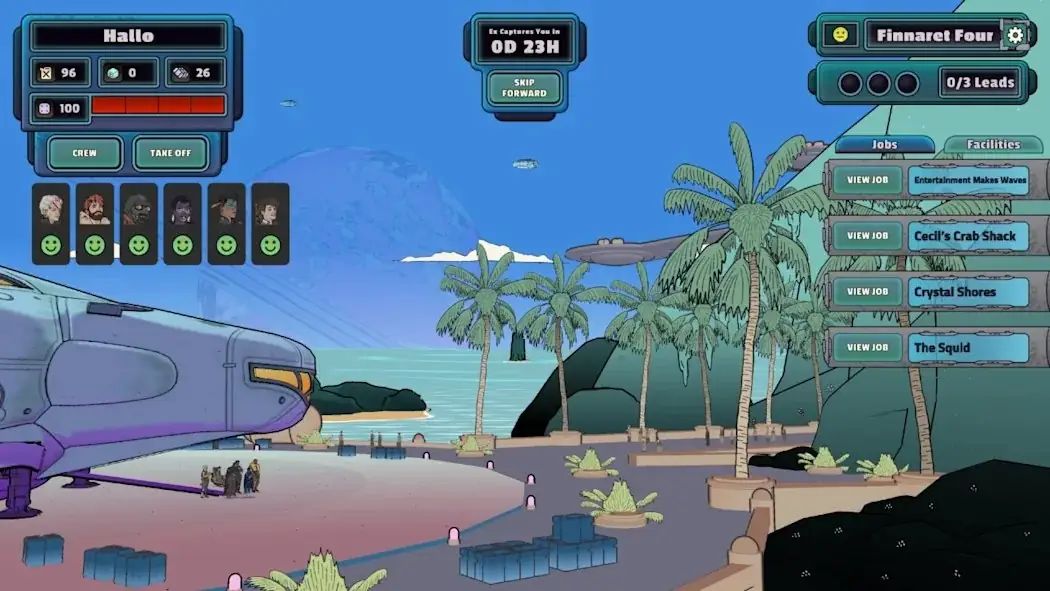The height and width of the screenshot is (591, 1050).
Task: View job for The Squid
Action: click(x=867, y=348)
